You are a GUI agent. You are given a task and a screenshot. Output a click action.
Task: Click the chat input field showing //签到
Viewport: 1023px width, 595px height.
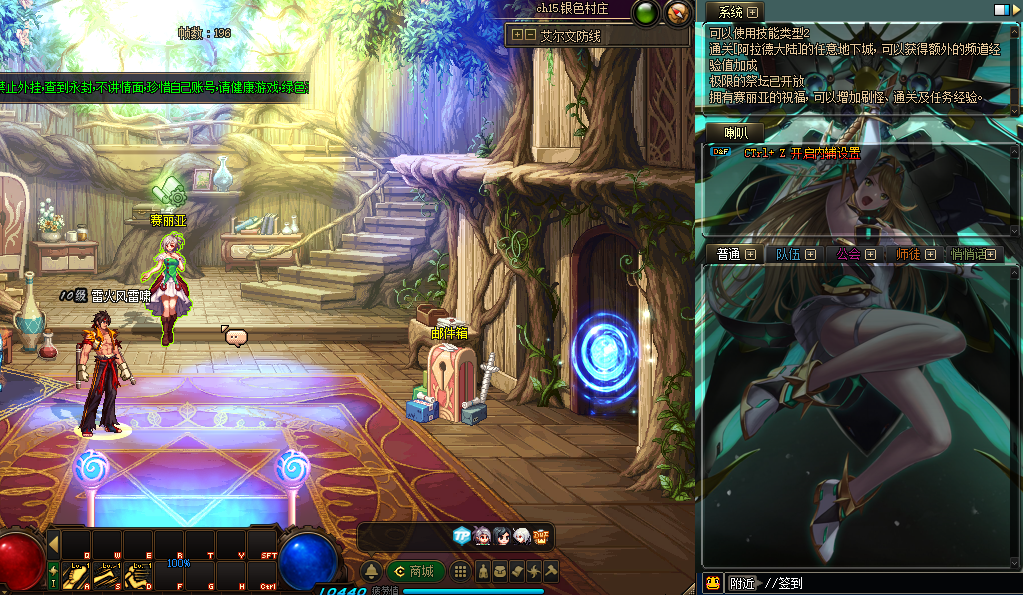point(880,583)
